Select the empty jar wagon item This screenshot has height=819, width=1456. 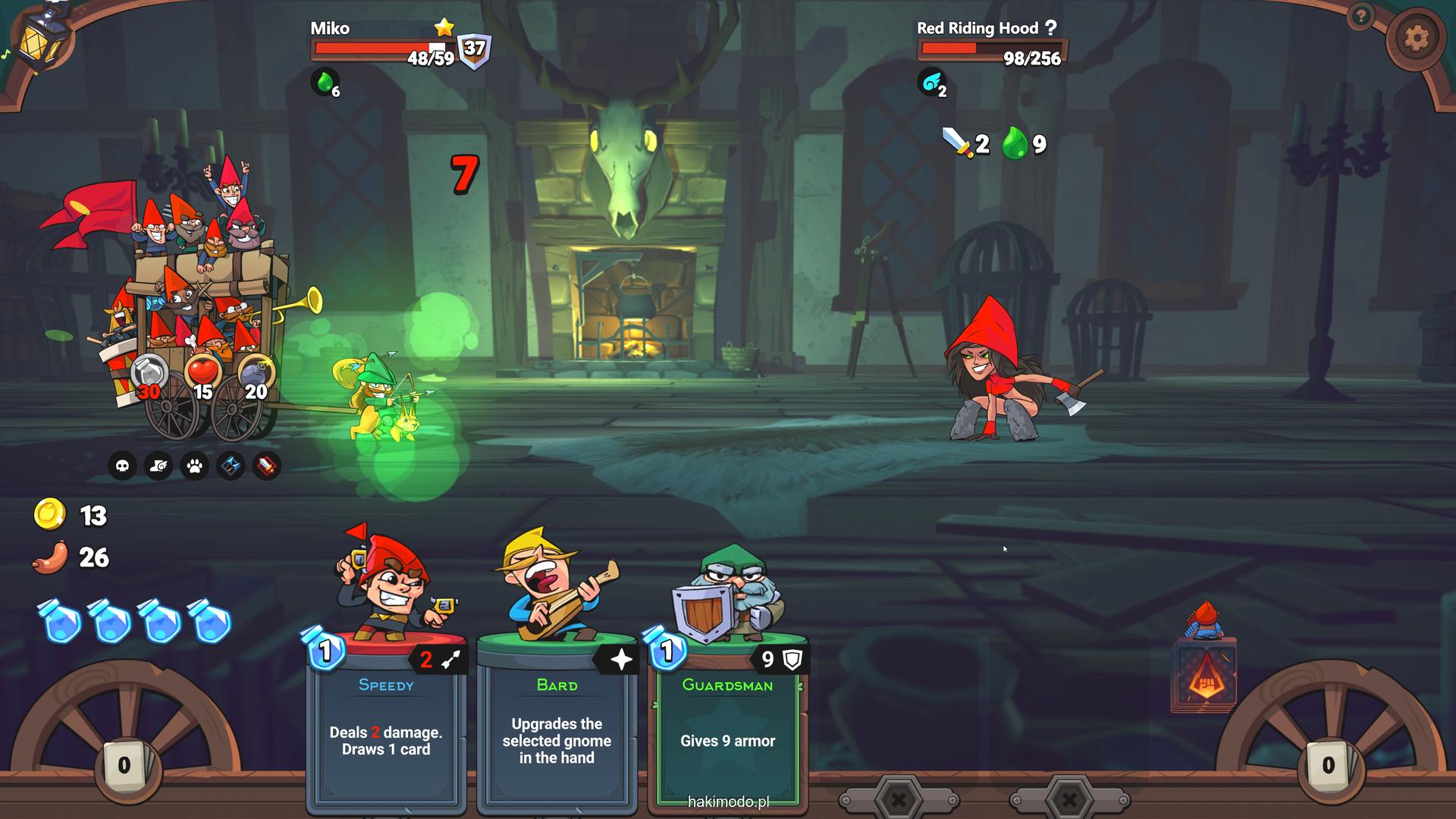coord(149,373)
